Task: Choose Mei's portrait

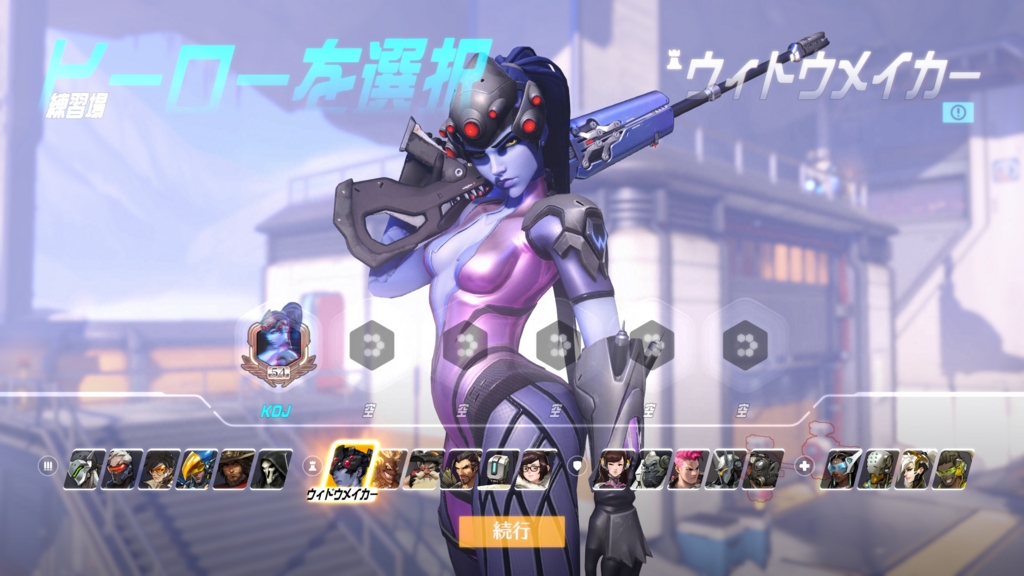Action: [x=537, y=468]
